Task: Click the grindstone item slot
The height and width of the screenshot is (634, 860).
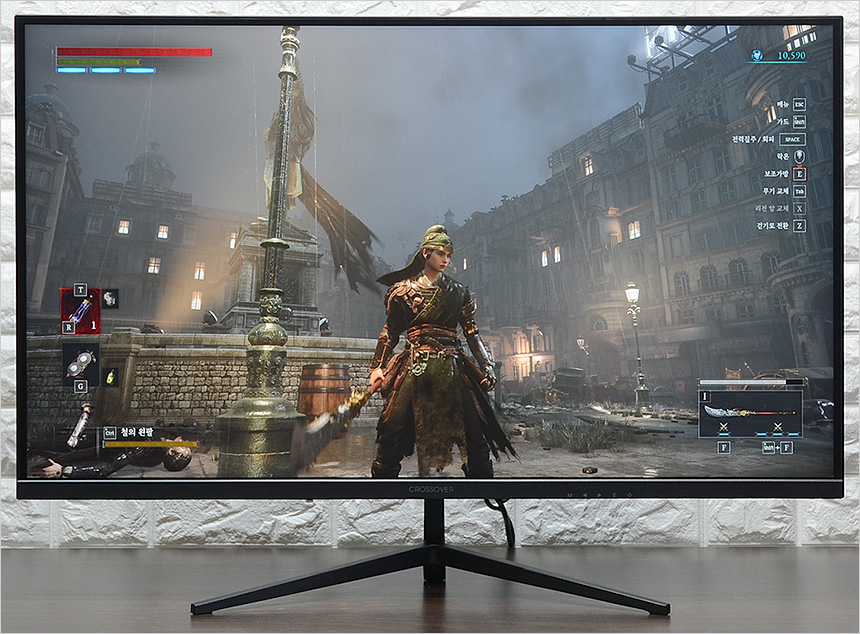Action: click(x=80, y=363)
